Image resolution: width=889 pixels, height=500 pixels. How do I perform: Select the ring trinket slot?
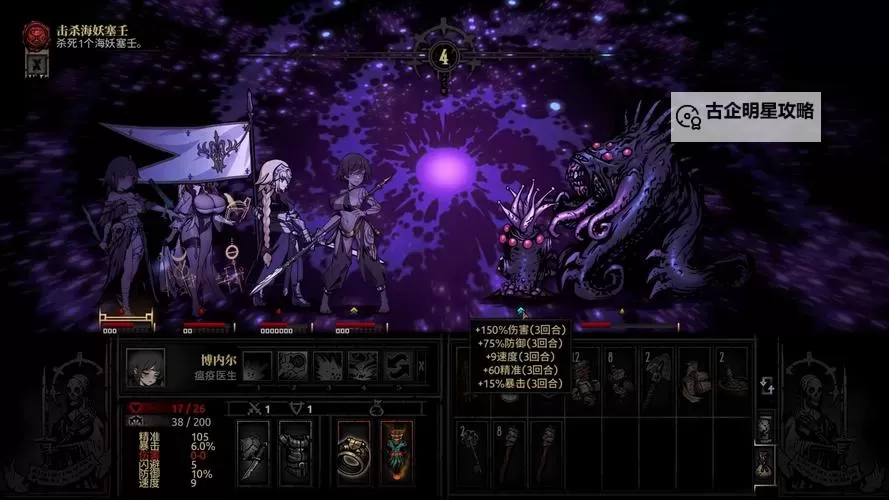tap(353, 452)
